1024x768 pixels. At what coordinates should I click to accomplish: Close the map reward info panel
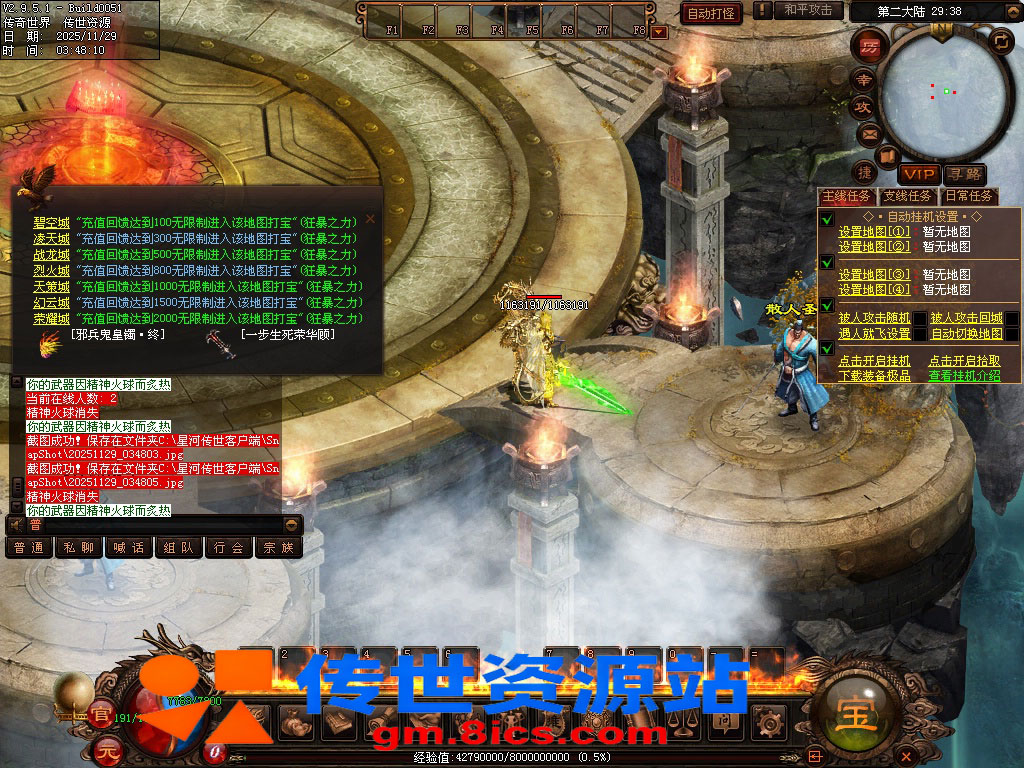370,218
